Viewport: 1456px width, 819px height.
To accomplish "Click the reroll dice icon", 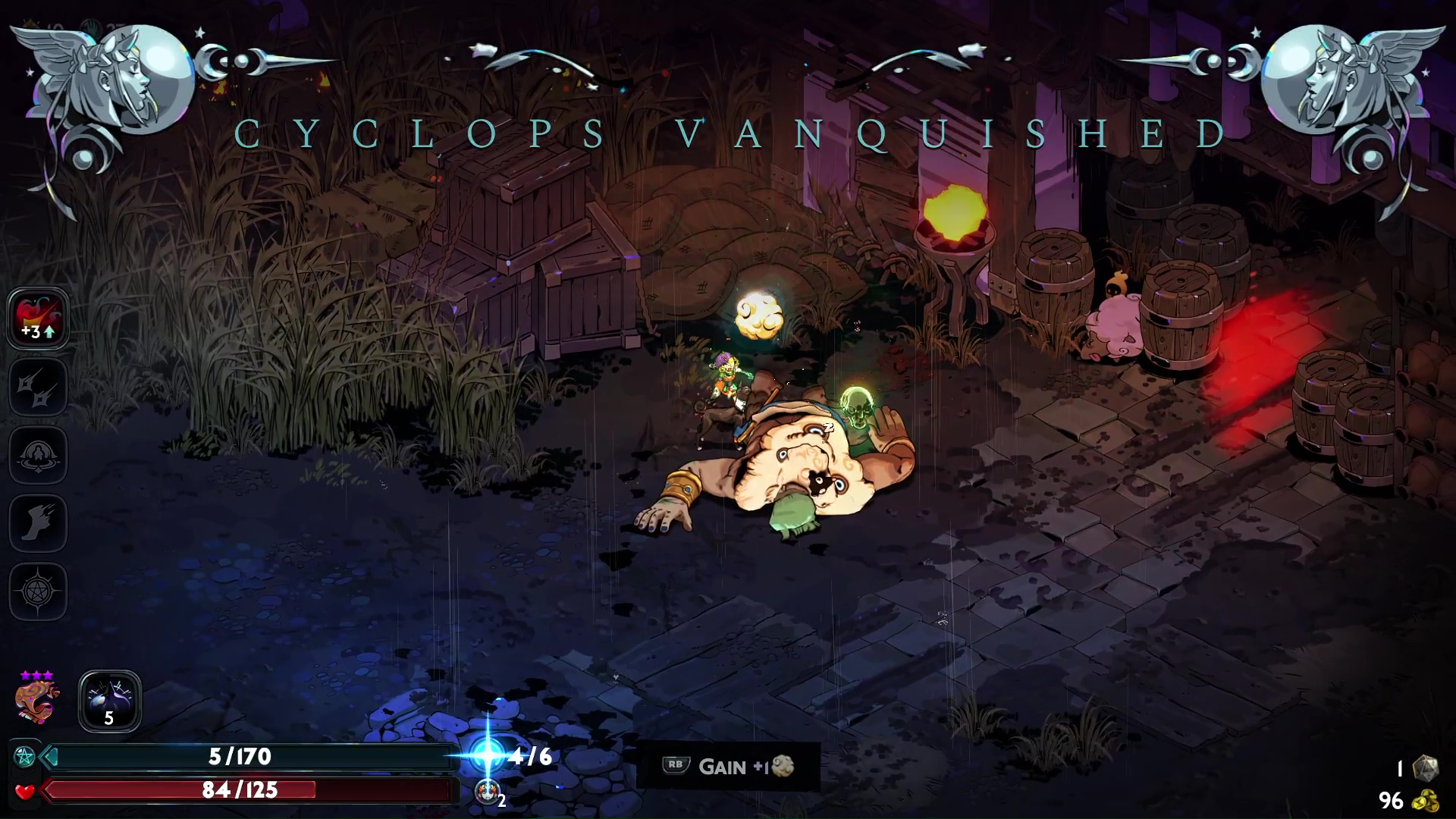I will point(1426,768).
